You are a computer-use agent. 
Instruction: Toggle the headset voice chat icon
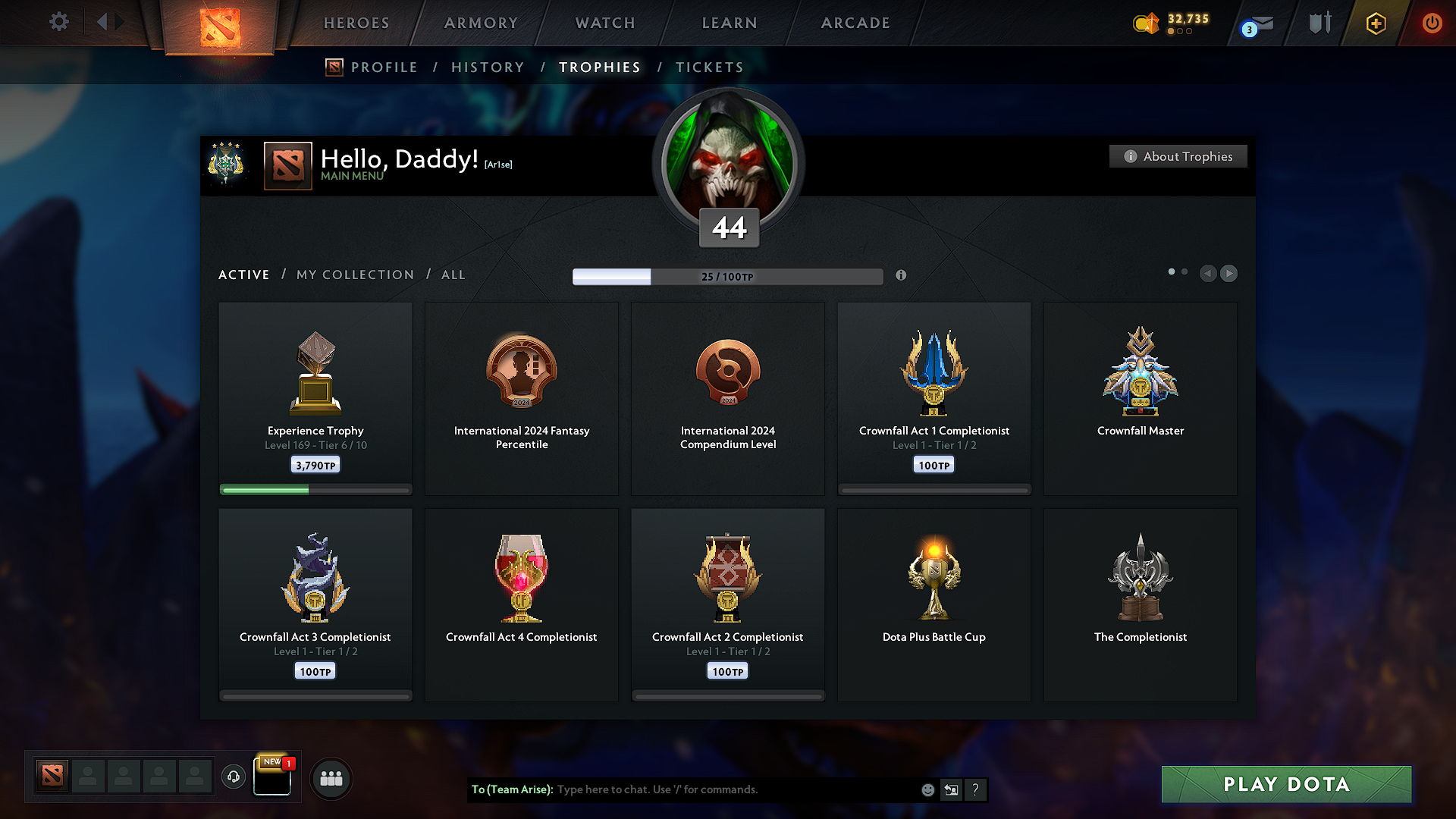pyautogui.click(x=233, y=777)
